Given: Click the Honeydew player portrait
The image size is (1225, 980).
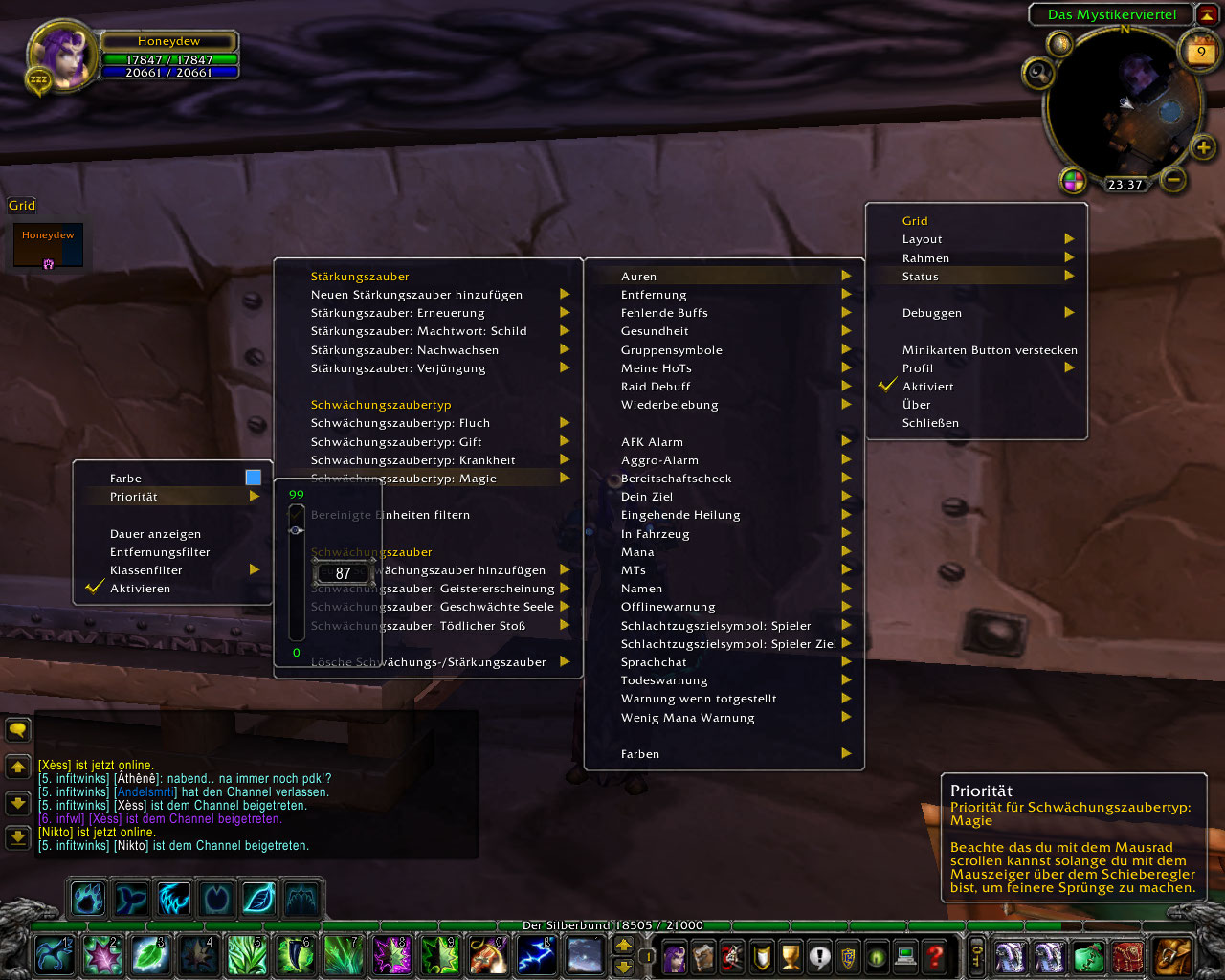Looking at the screenshot, I should tap(63, 56).
